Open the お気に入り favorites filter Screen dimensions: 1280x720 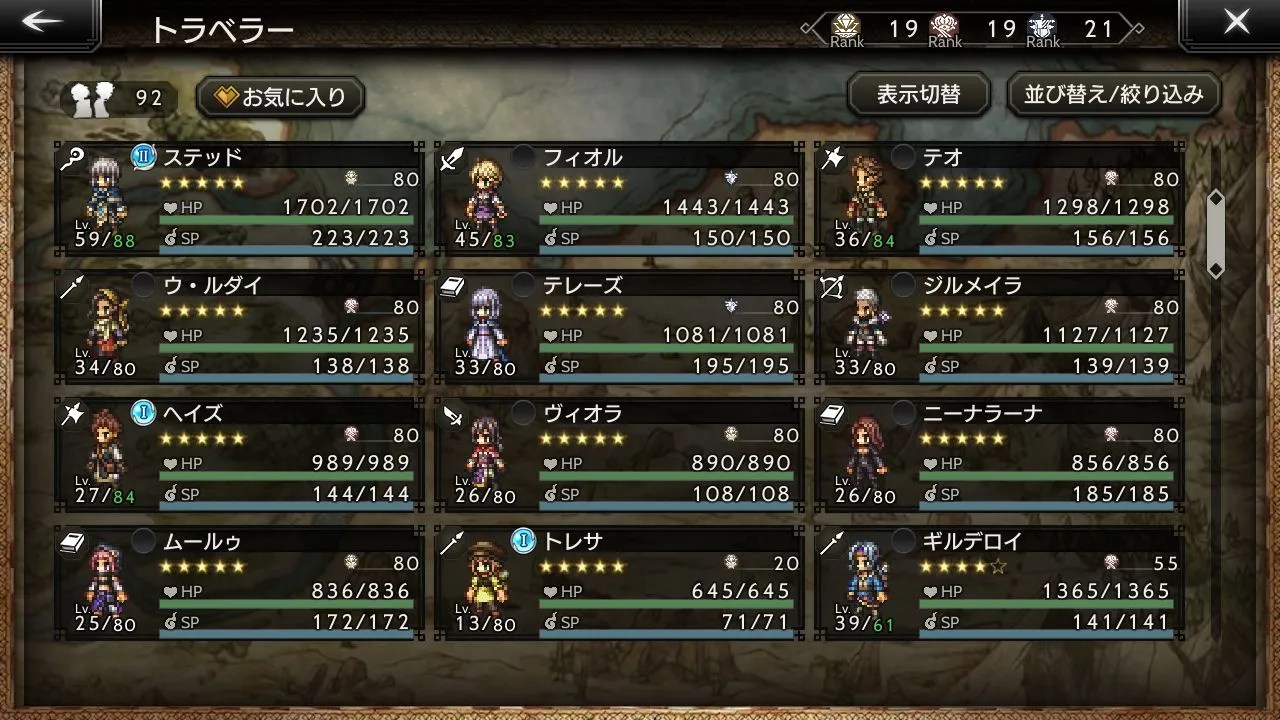pos(281,97)
